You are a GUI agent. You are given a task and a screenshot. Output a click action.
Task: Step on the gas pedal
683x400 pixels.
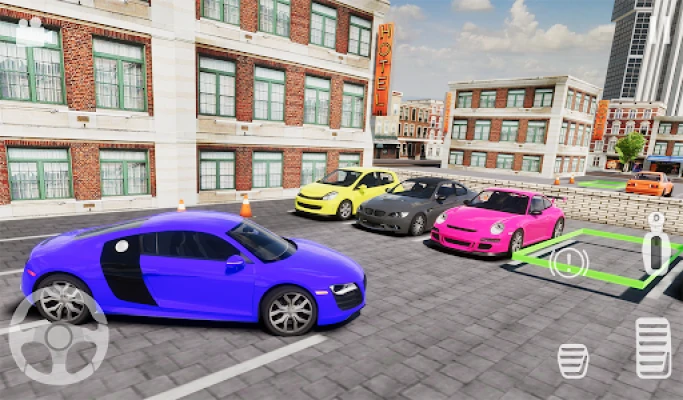pos(653,348)
